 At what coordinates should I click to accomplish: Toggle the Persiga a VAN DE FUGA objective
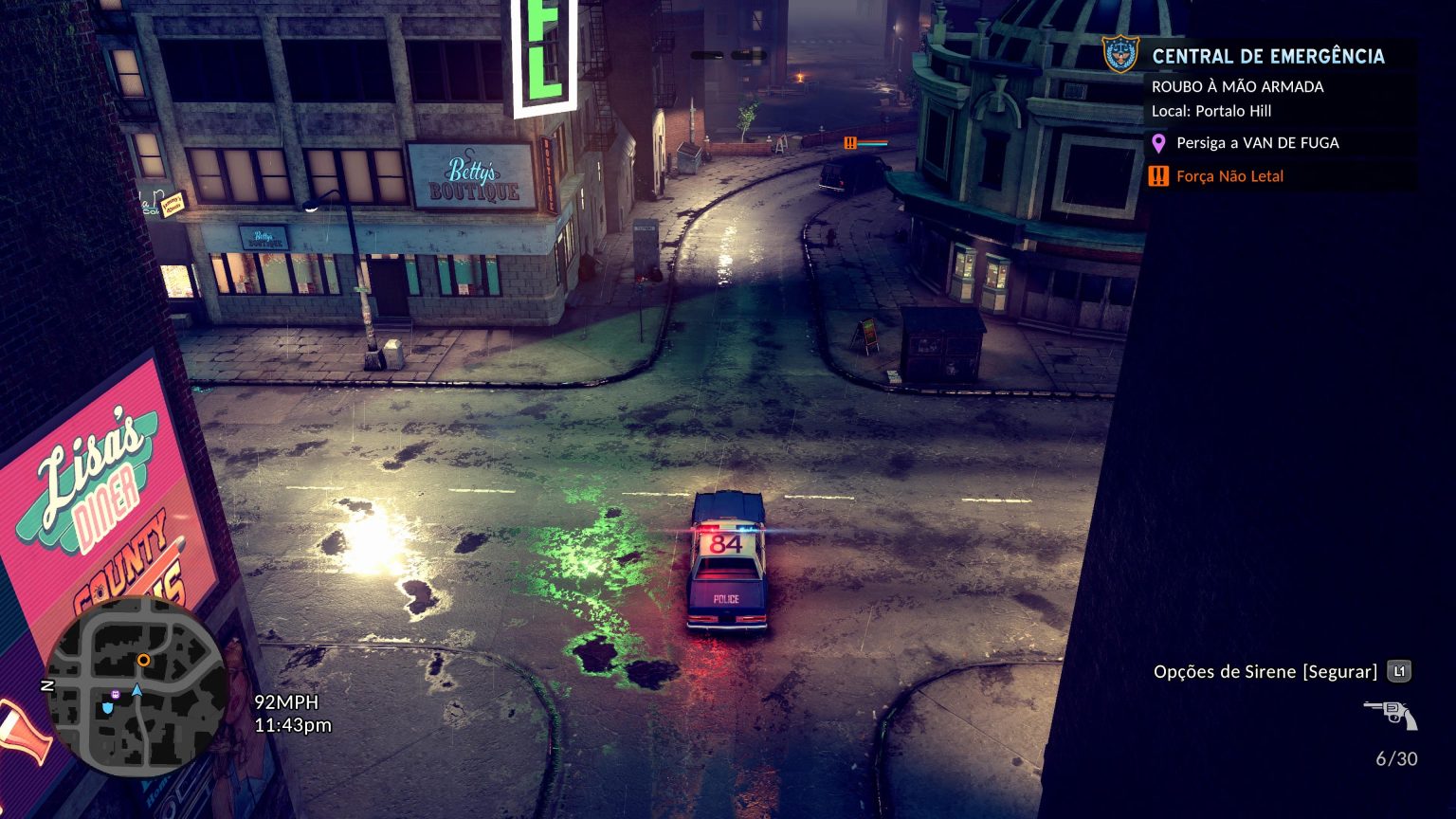[1257, 143]
